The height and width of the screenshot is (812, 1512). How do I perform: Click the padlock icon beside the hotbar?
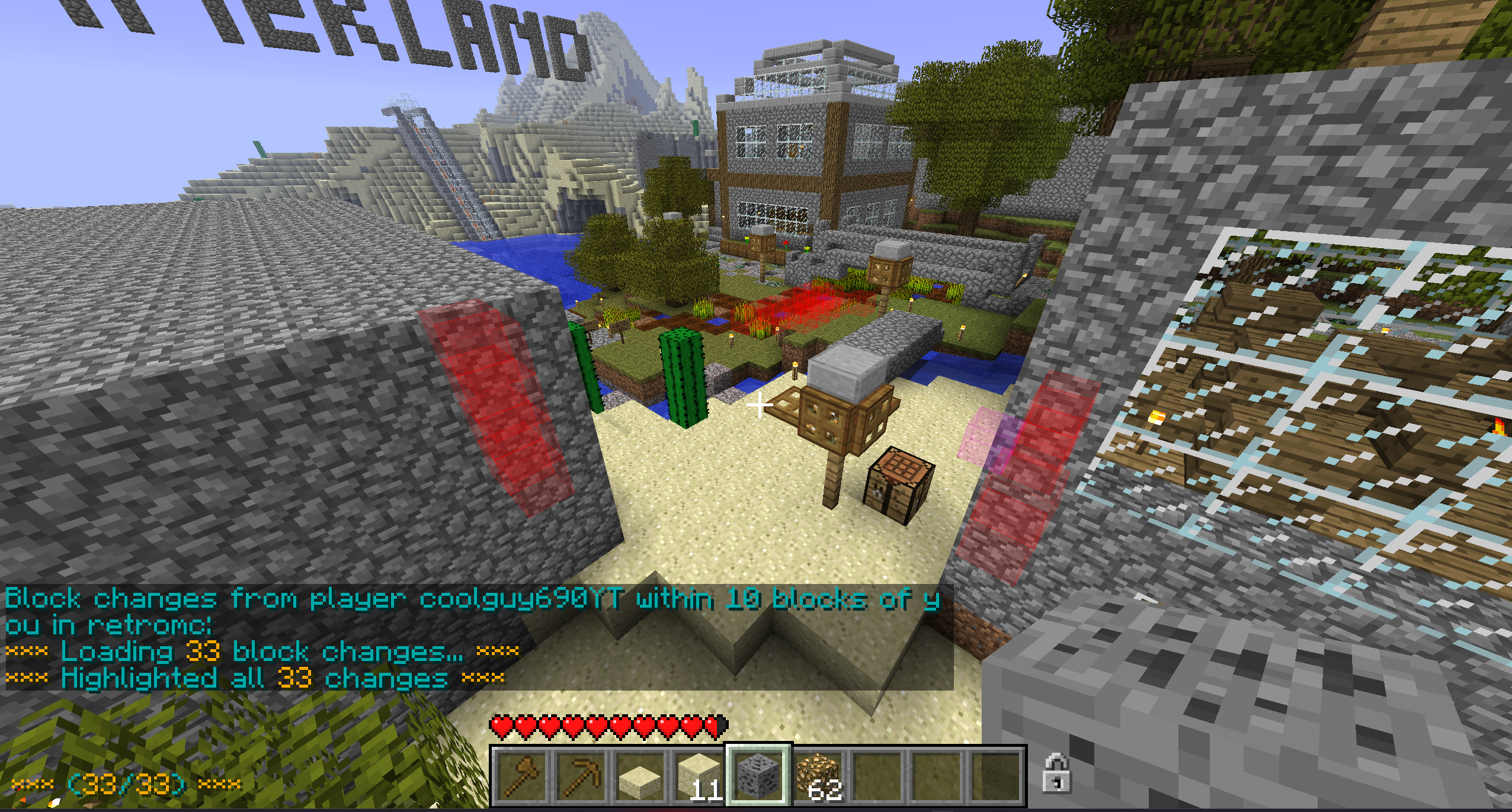pyautogui.click(x=1056, y=773)
